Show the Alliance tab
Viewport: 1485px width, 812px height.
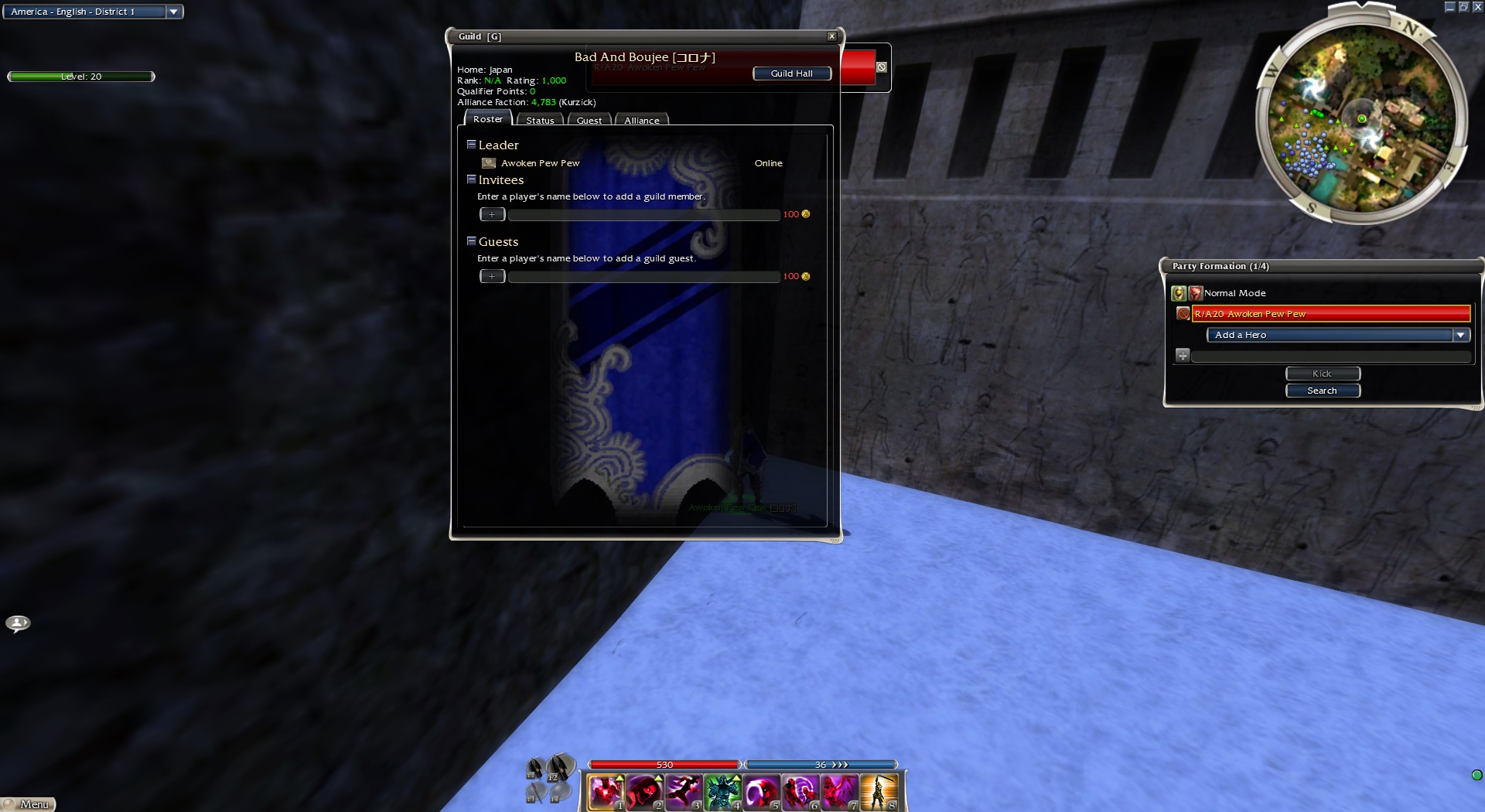coord(641,121)
